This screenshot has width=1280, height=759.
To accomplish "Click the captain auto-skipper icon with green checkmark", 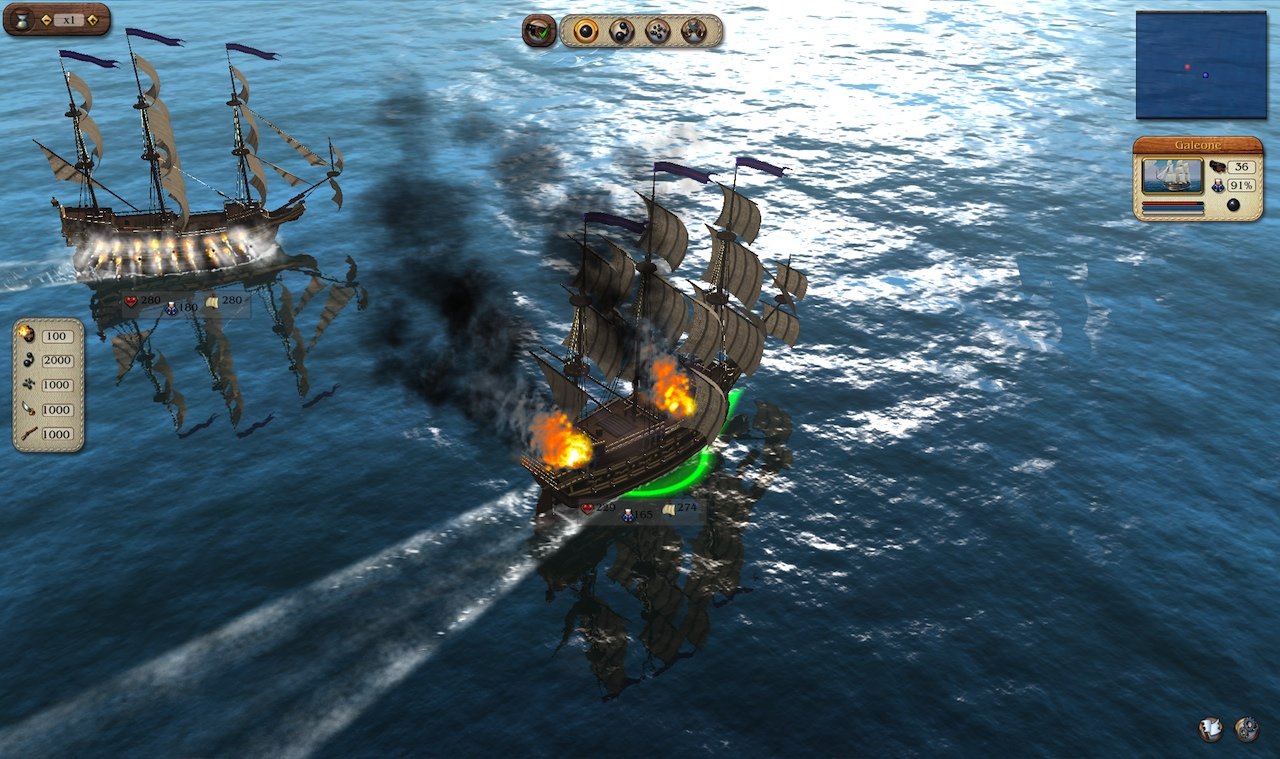I will tap(537, 30).
